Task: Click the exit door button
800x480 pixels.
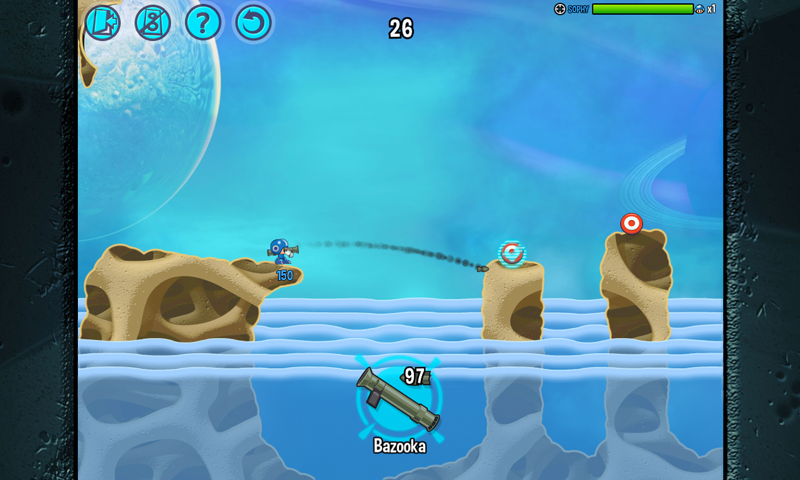Action: coord(102,22)
